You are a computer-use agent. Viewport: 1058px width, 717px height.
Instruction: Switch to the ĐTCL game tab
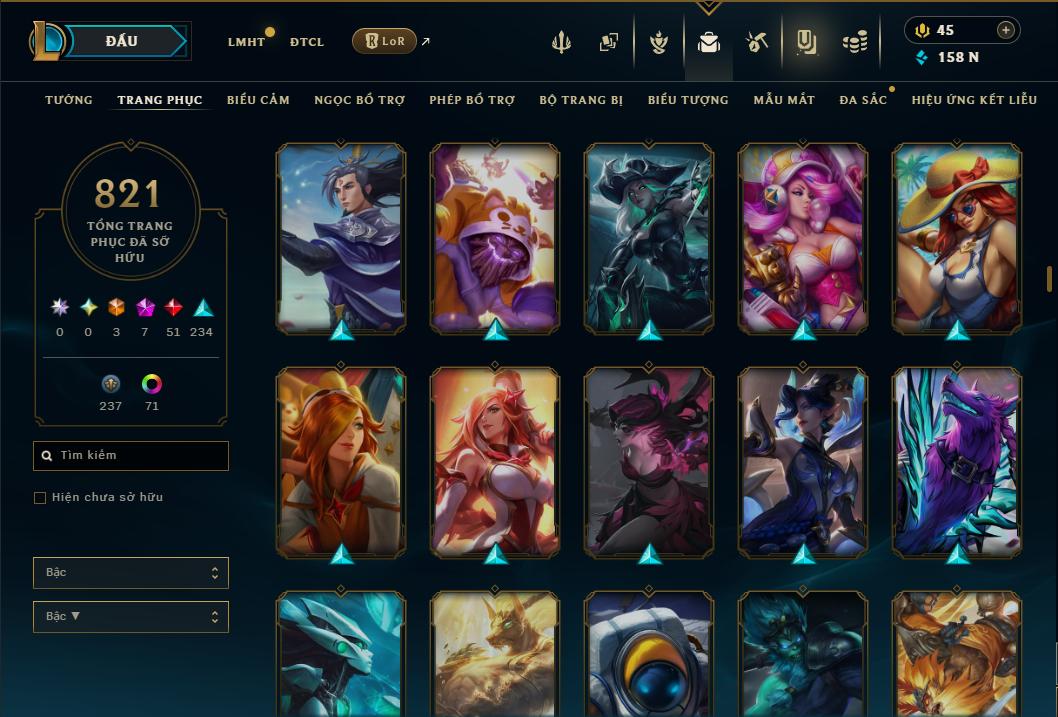[x=307, y=42]
